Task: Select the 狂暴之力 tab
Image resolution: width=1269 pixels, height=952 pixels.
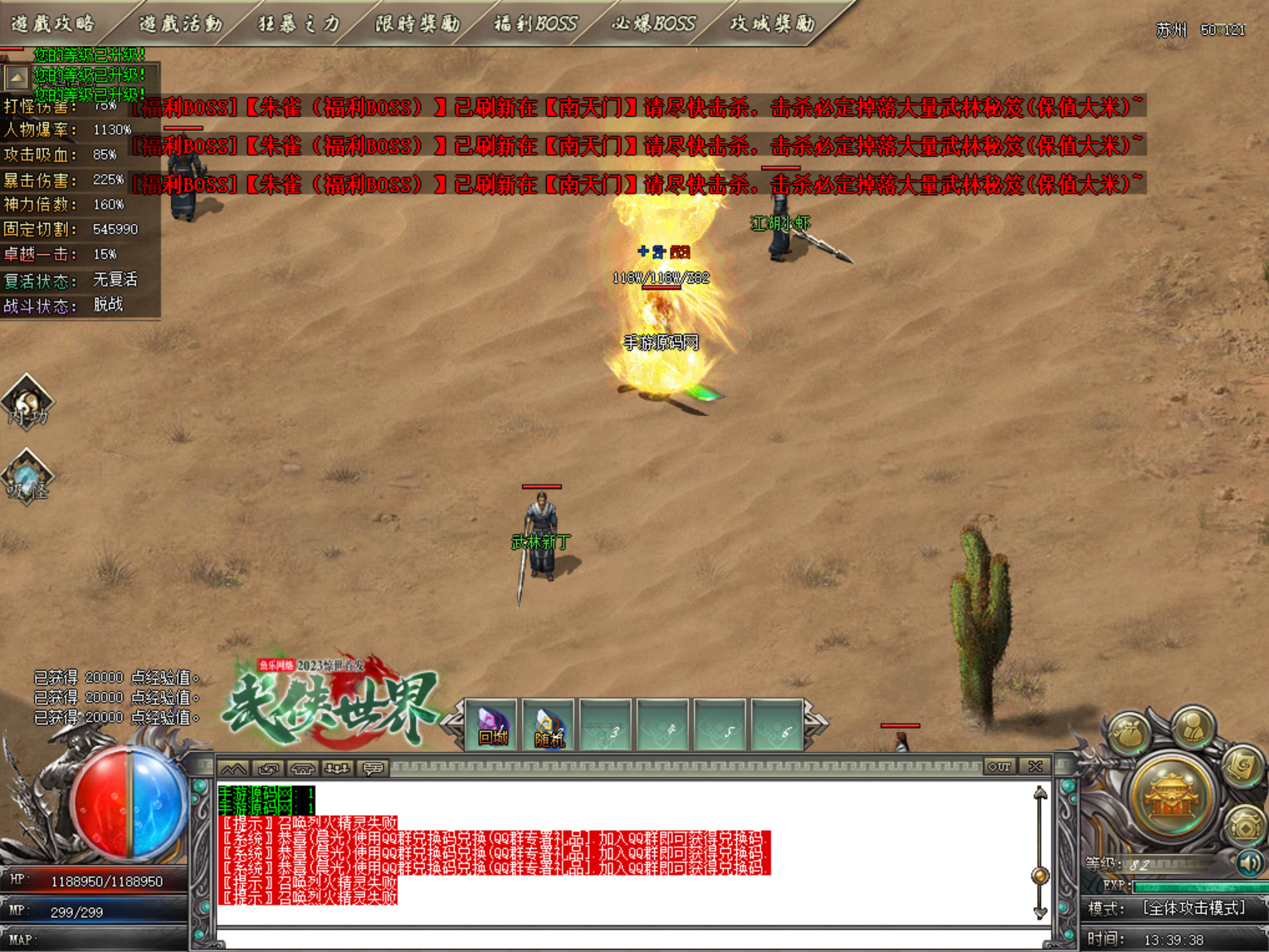Action: point(299,23)
